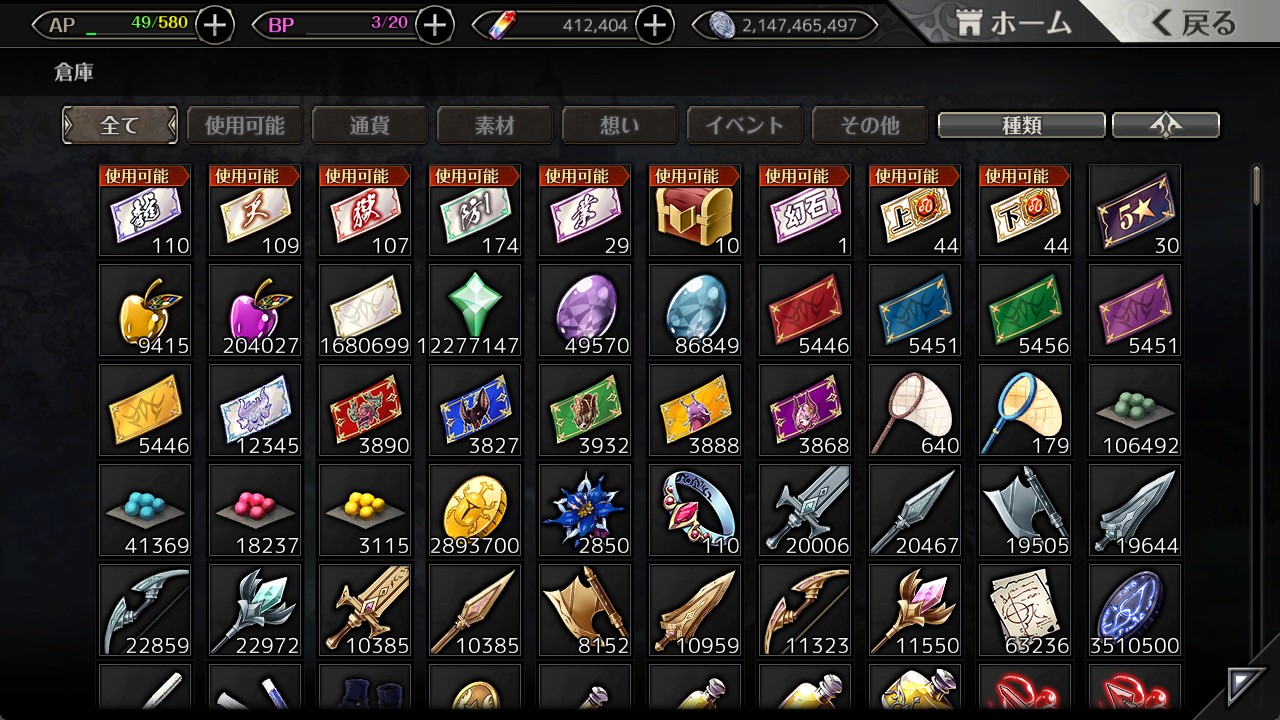The height and width of the screenshot is (720, 1280).
Task: Select the 5-star ticket item
Action: (1135, 211)
